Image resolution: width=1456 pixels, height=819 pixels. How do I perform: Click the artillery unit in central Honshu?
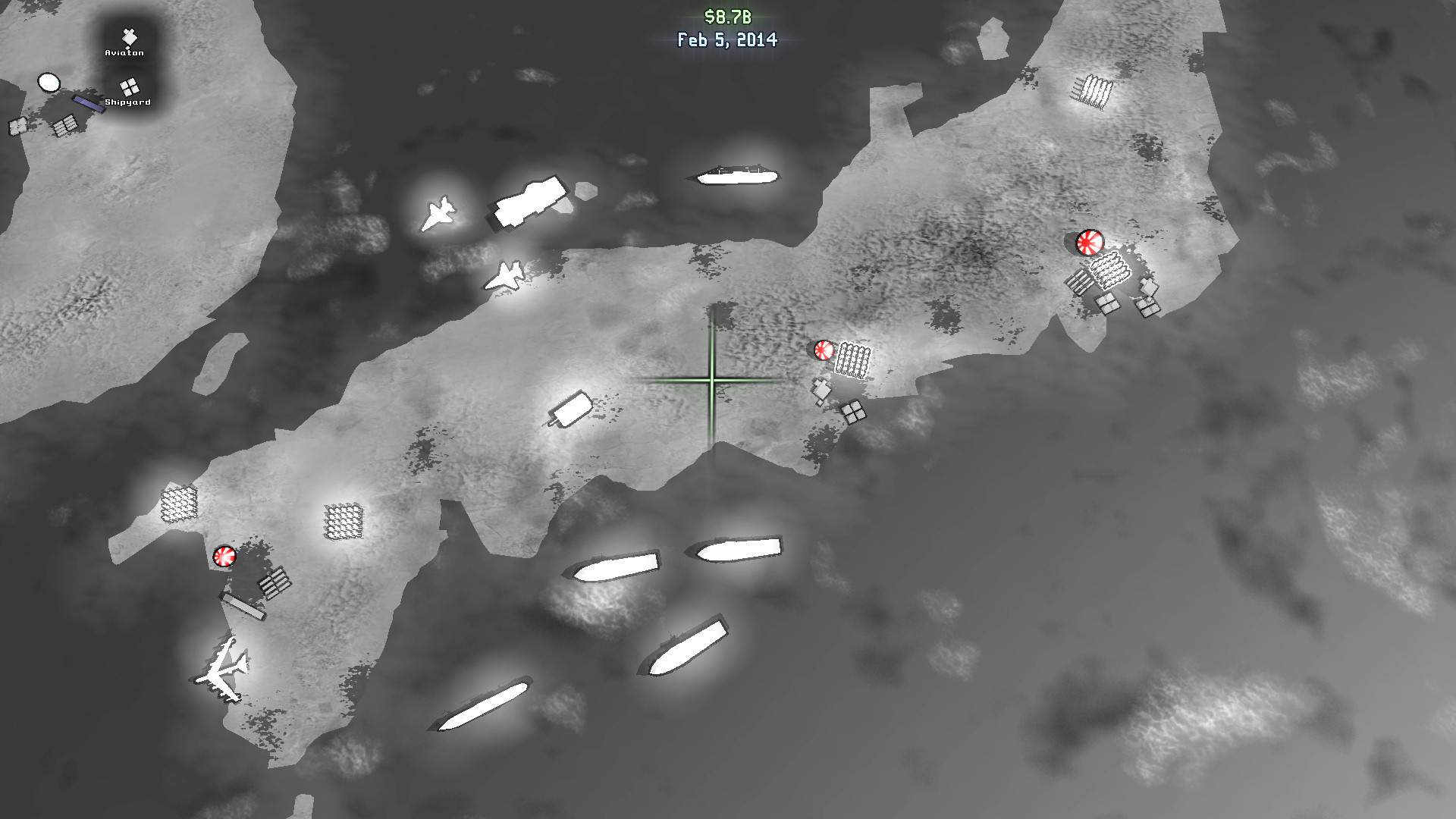tap(573, 409)
